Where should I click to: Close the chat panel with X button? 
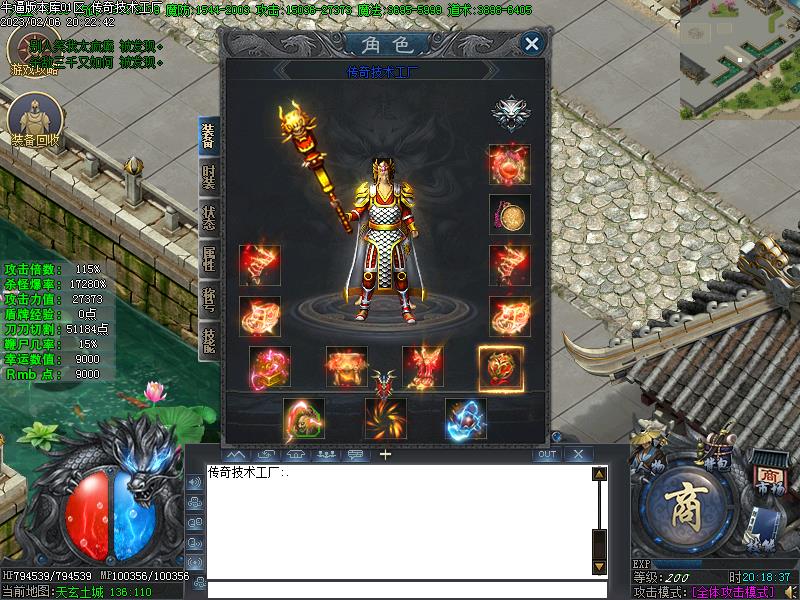pos(577,455)
